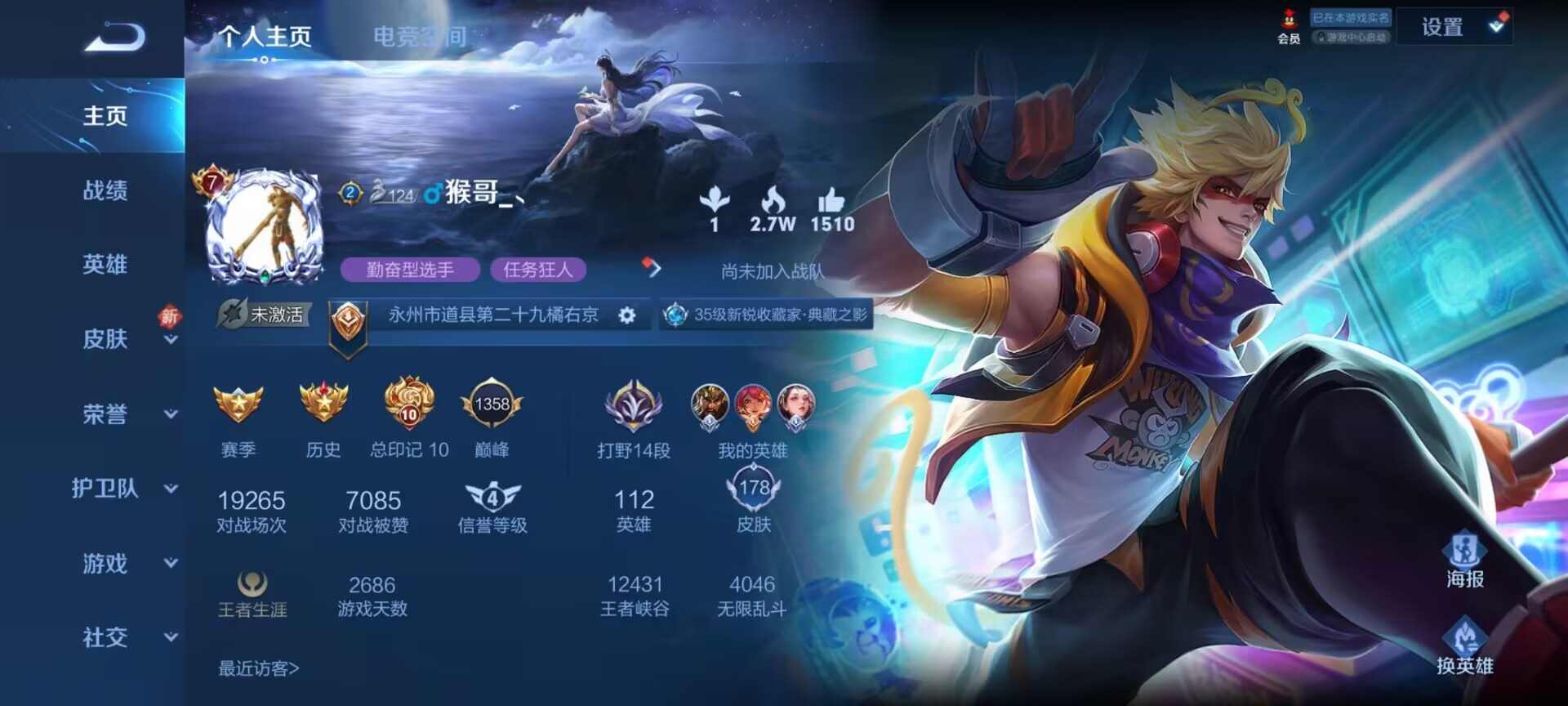Give a thumbs-up like

831,201
